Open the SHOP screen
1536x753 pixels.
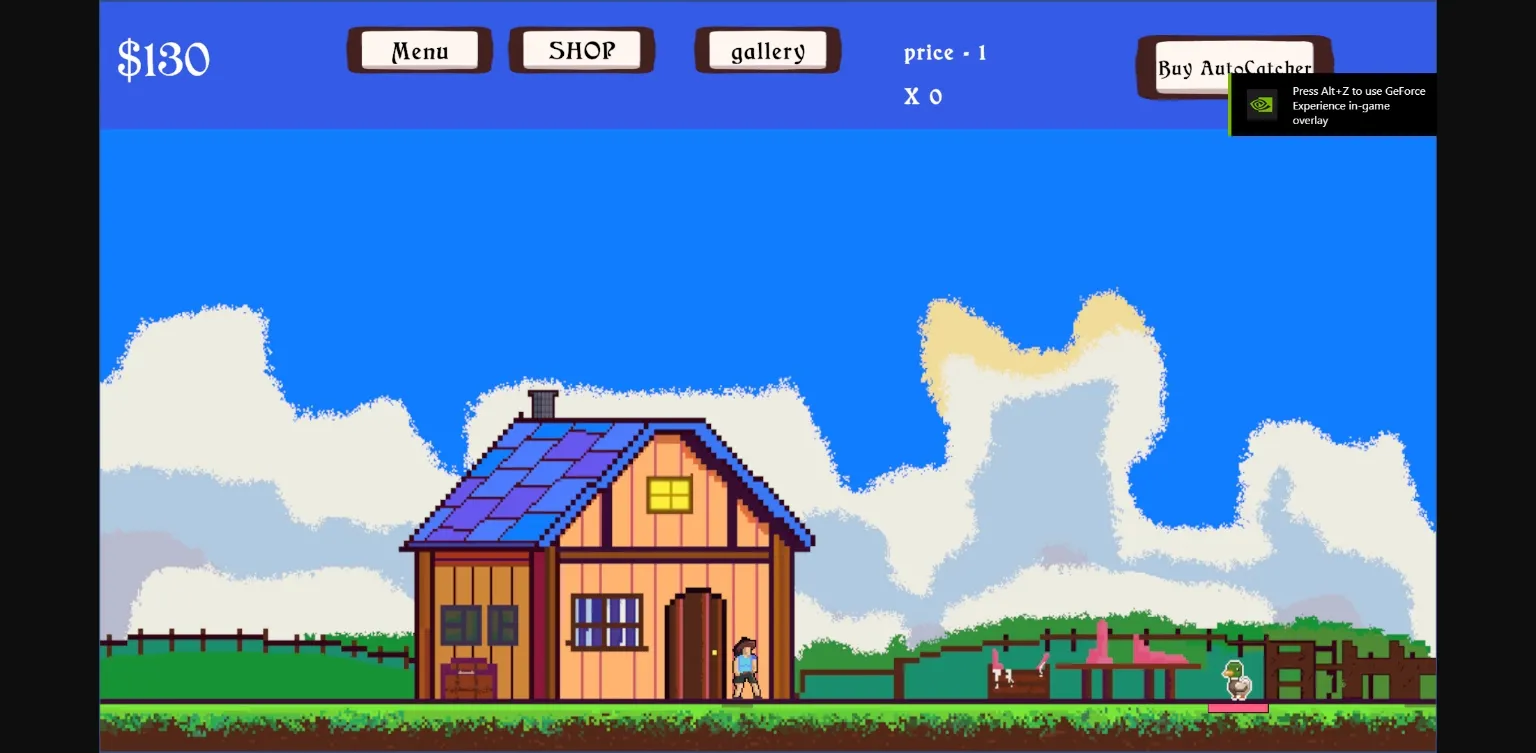581,49
